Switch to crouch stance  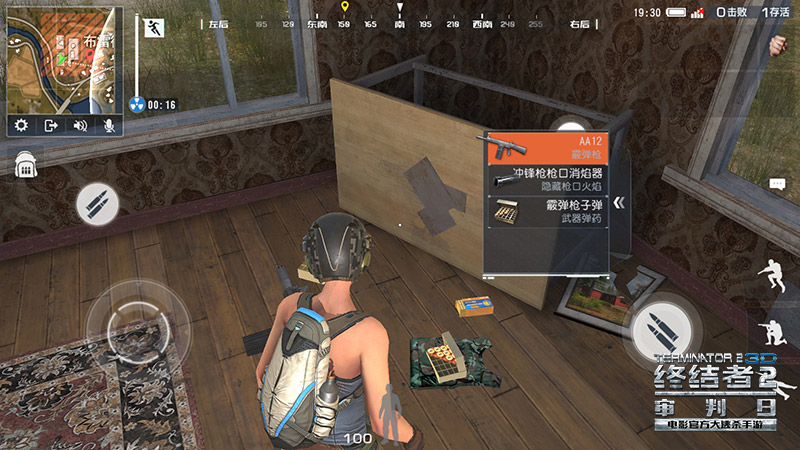pos(773,275)
